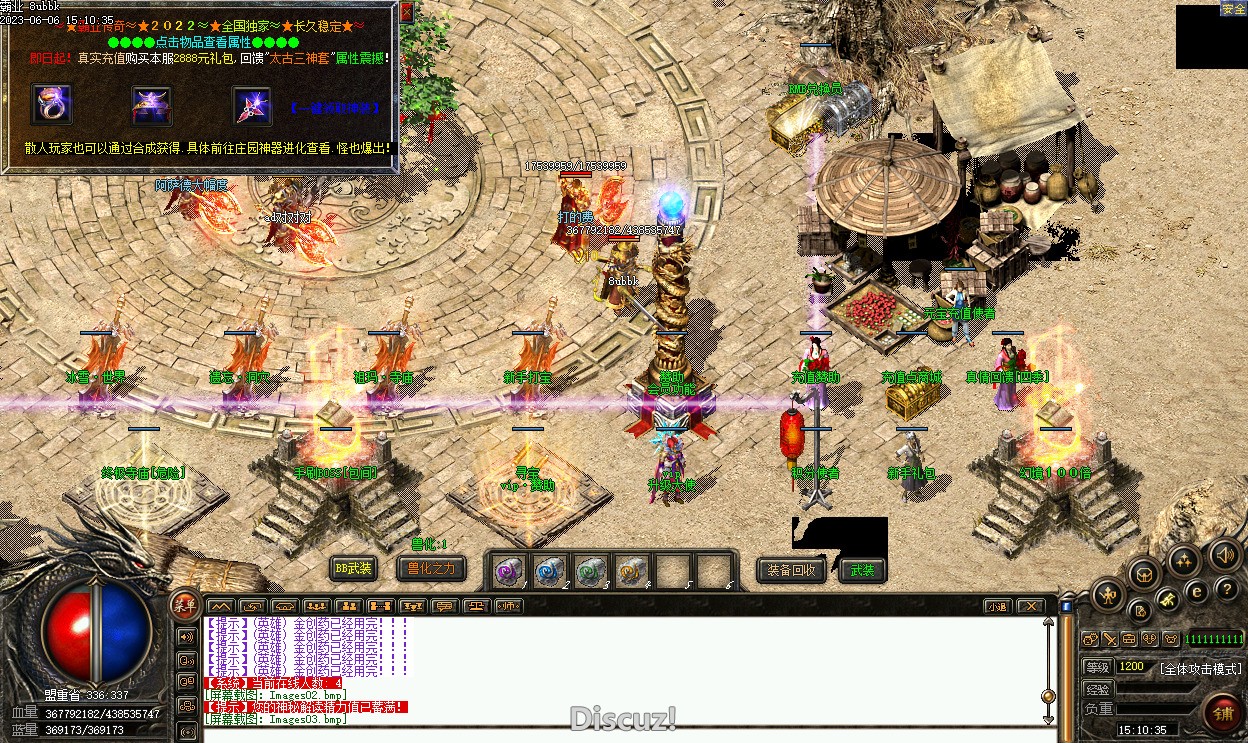Click the blue one-key claim link

pyautogui.click(x=335, y=107)
